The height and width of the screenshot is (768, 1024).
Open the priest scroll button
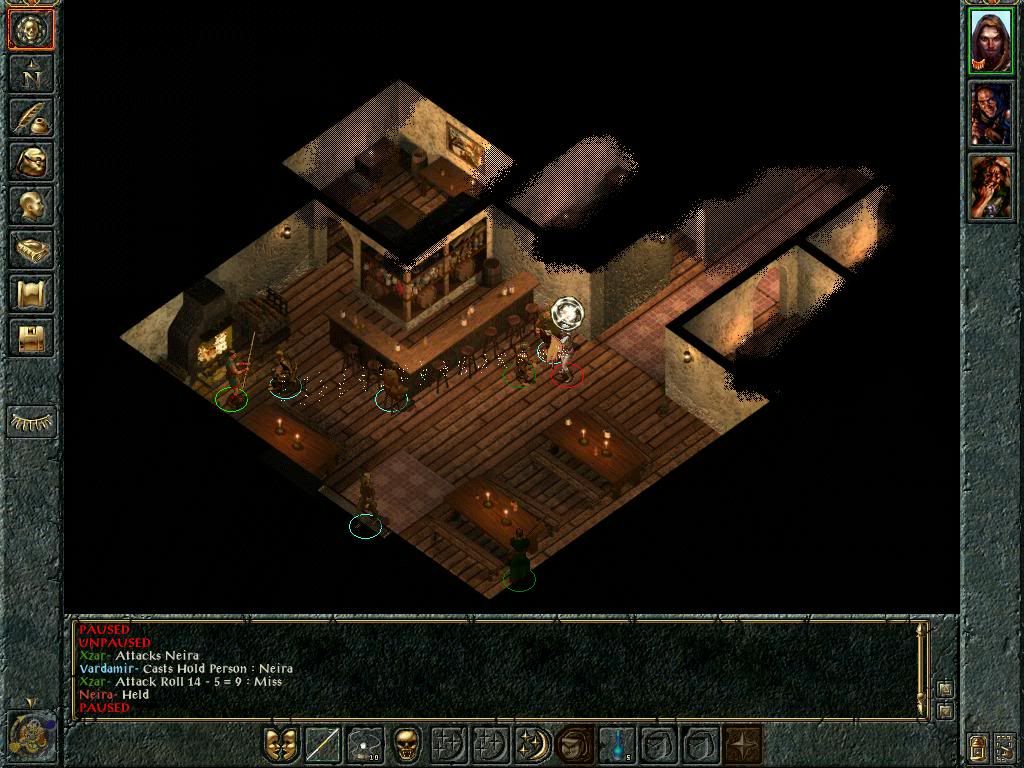[x=31, y=293]
